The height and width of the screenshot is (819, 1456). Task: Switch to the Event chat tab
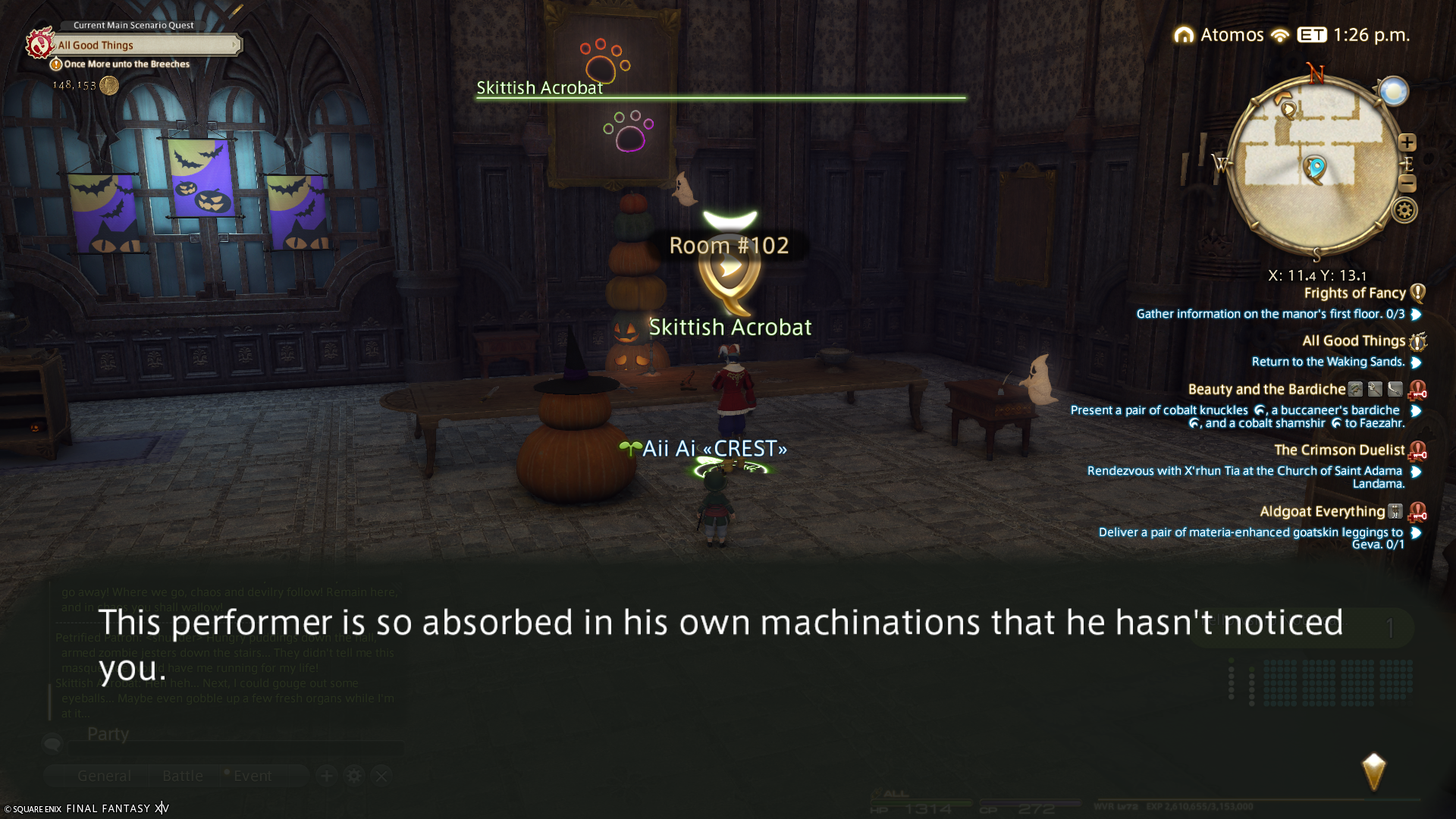[252, 776]
